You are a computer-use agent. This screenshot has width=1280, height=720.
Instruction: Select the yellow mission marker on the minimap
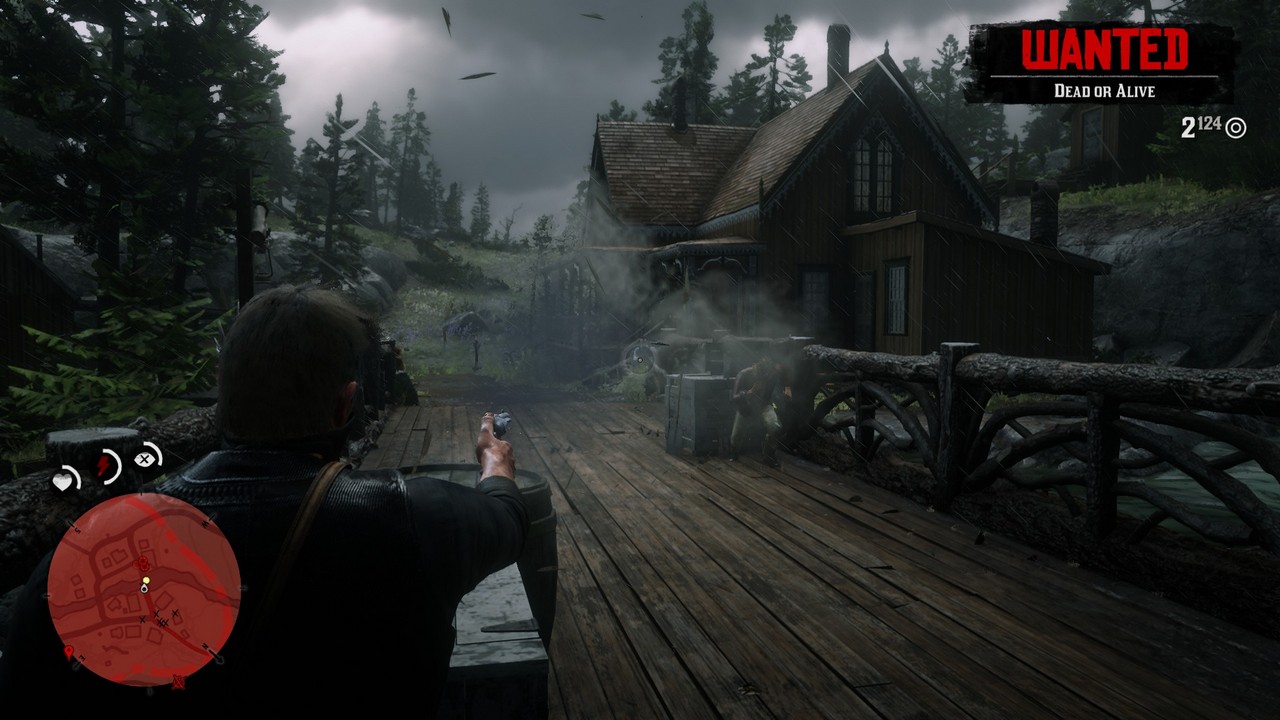coord(146,580)
